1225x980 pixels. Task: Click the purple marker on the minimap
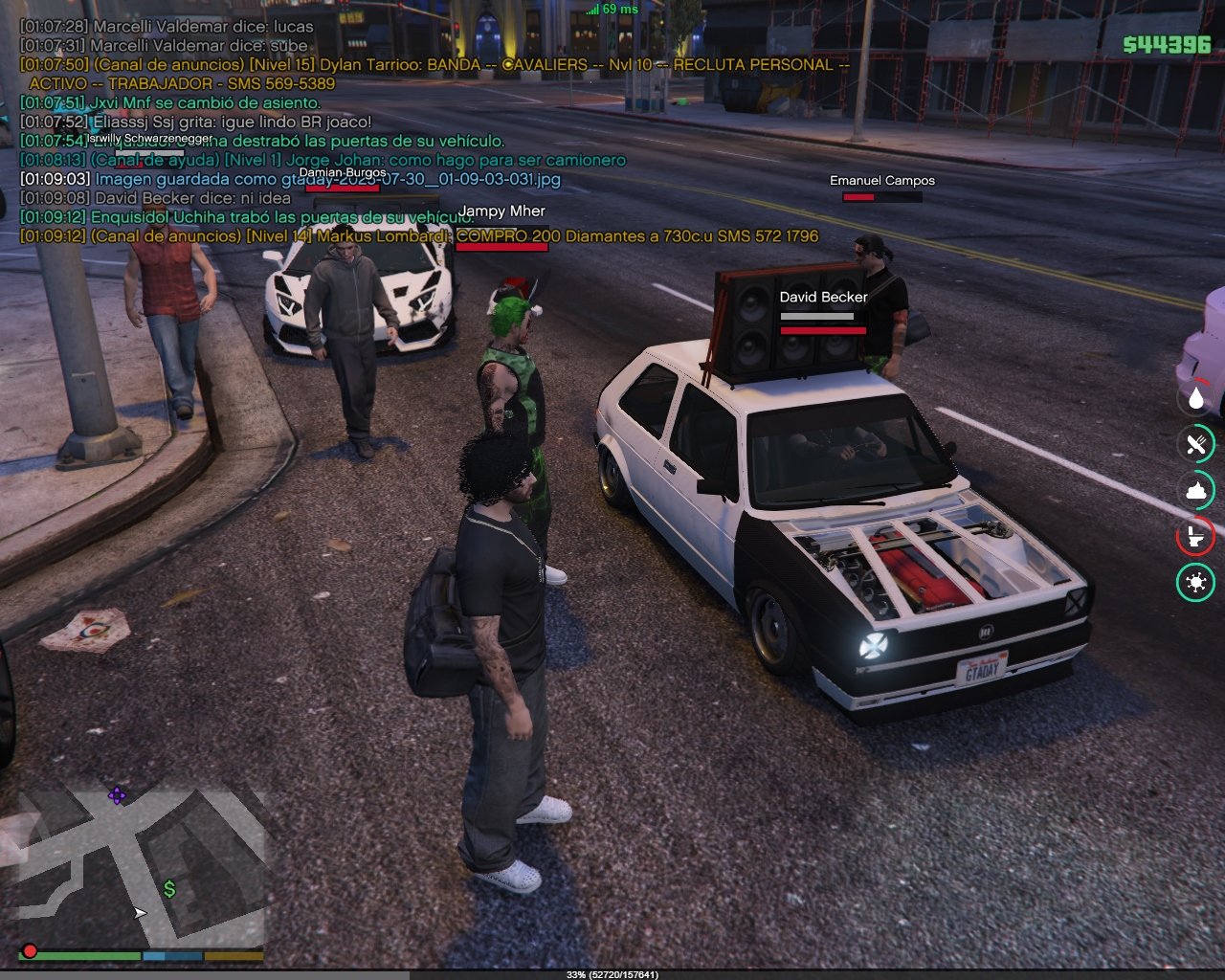(x=117, y=795)
